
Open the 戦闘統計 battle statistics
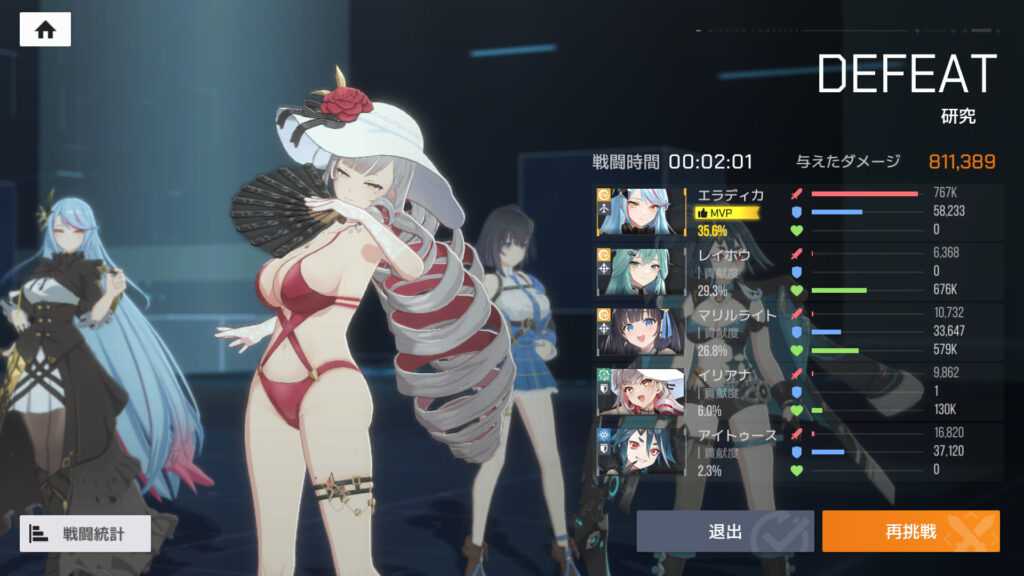coord(85,533)
